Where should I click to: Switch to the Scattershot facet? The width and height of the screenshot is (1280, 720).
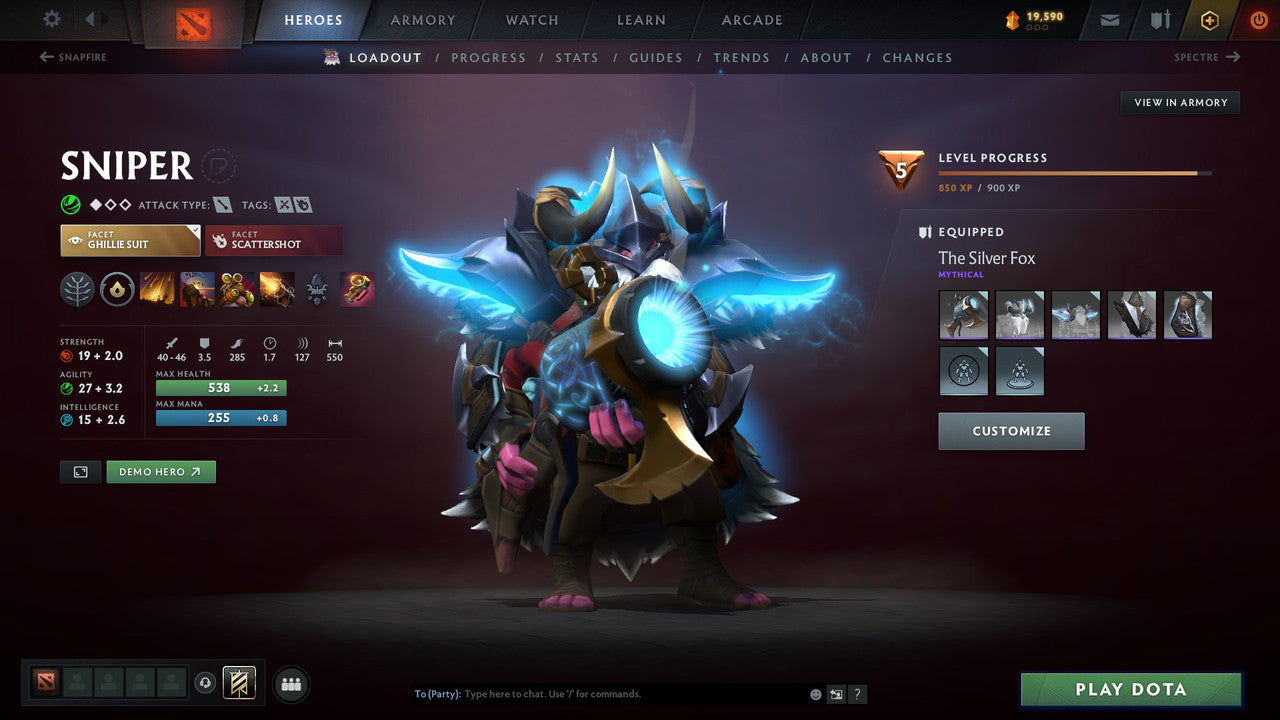point(274,240)
